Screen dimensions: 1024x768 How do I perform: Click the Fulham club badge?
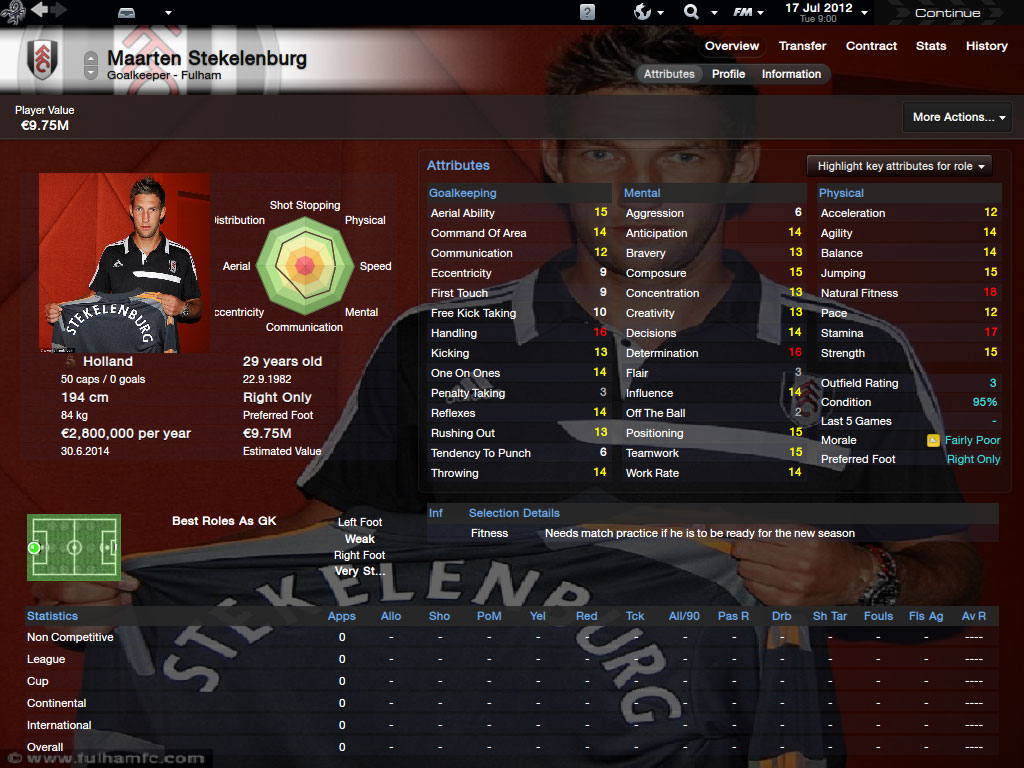point(42,59)
